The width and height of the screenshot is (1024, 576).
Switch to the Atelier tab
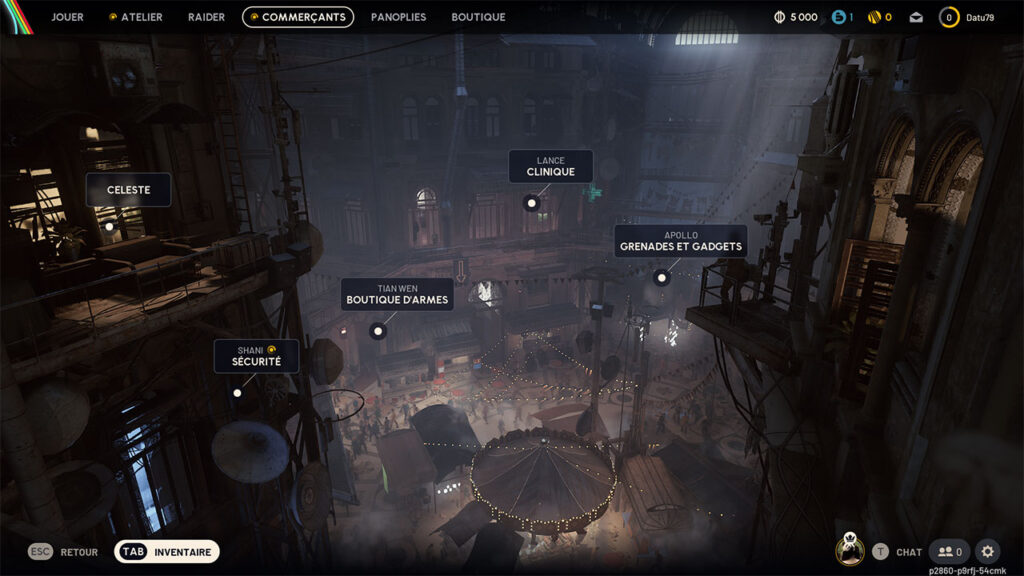pyautogui.click(x=135, y=17)
